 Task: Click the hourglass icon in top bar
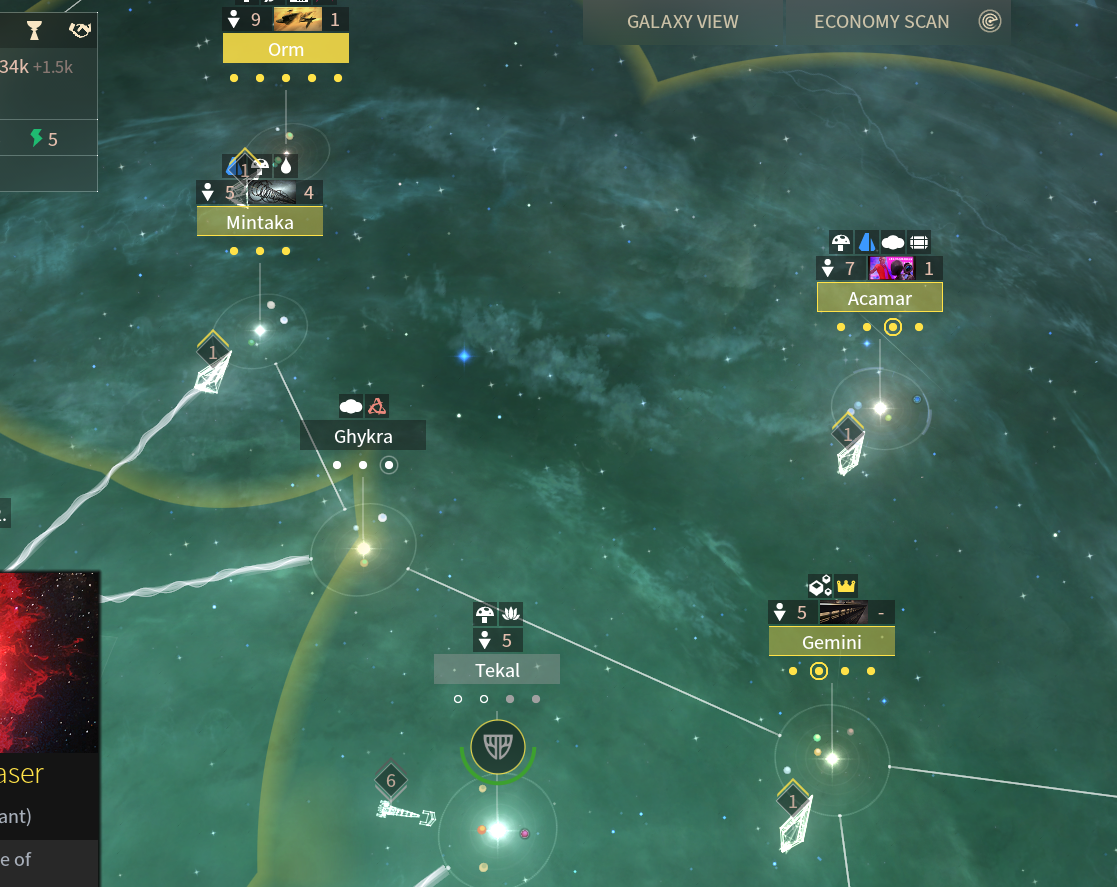click(x=35, y=30)
